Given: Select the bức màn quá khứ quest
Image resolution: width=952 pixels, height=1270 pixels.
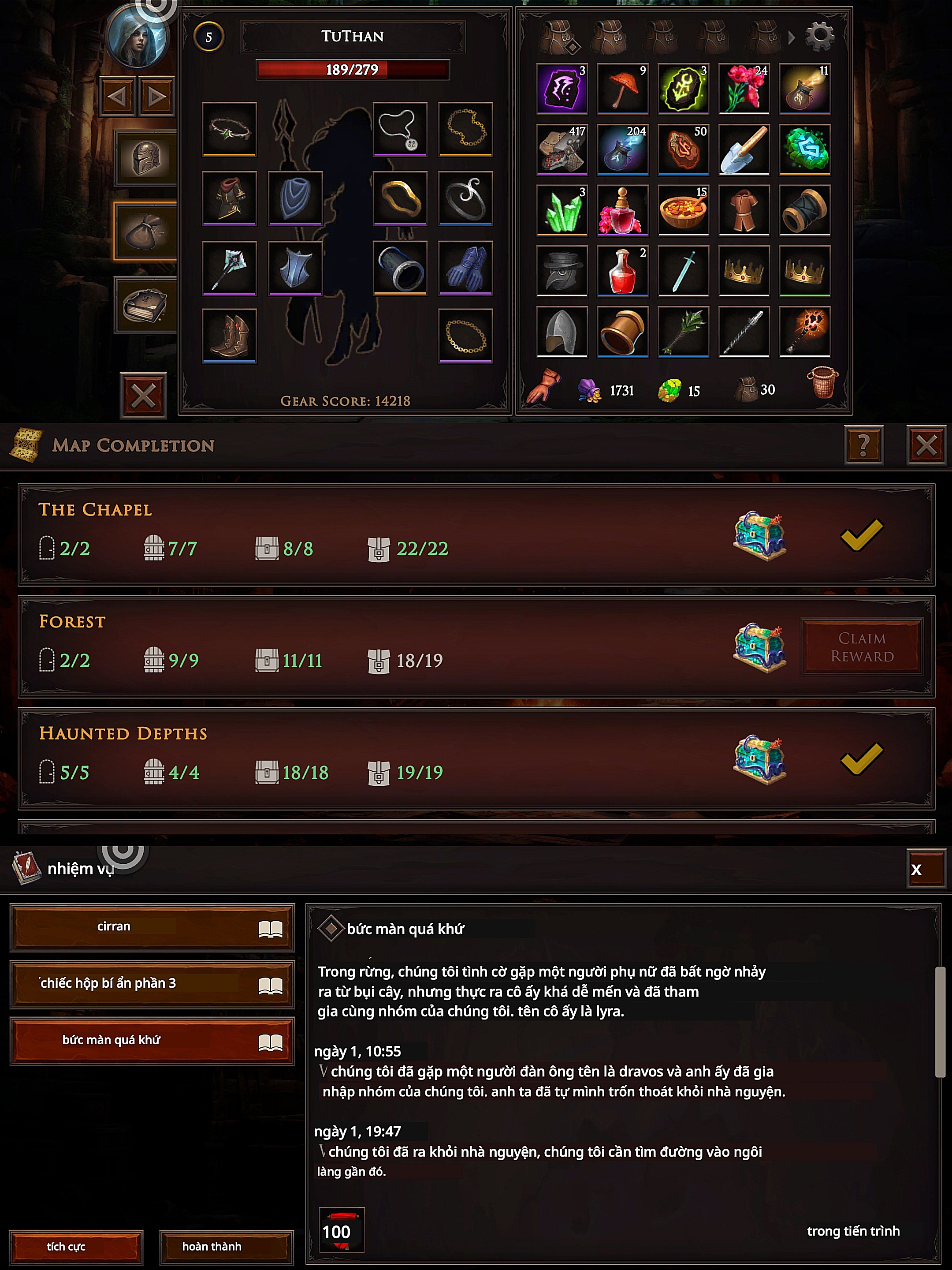Looking at the screenshot, I should [152, 1040].
